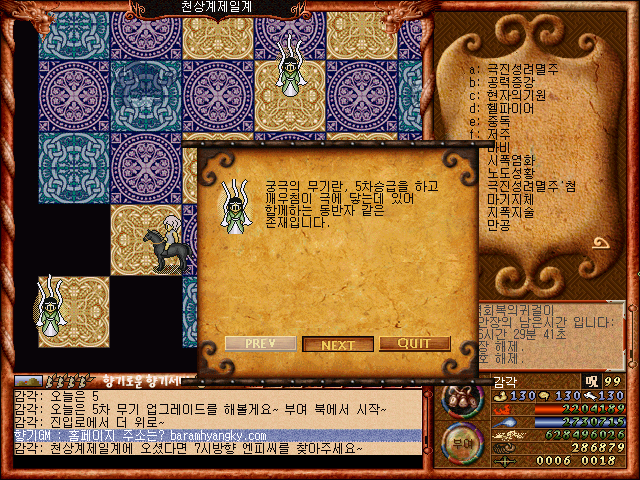640x480 pixels.
Task: Select the 현자의기원 spell entry
Action: click(x=515, y=95)
